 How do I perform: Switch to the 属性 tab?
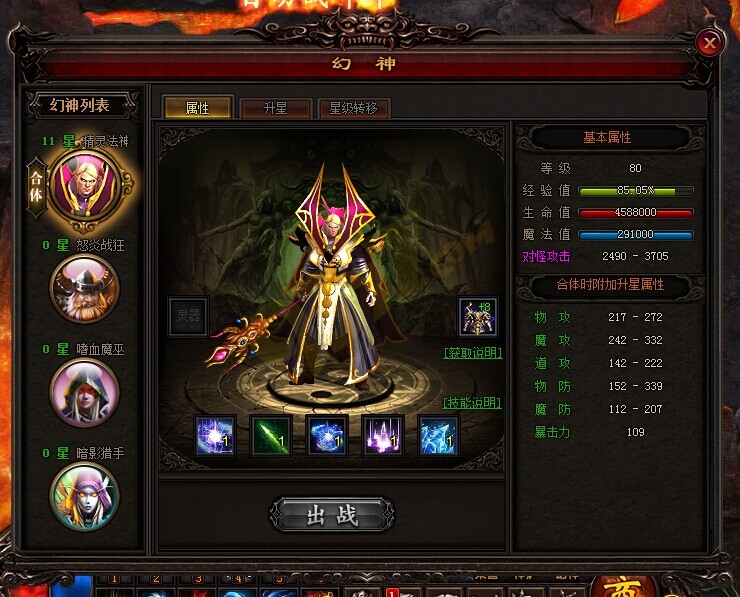tap(197, 108)
